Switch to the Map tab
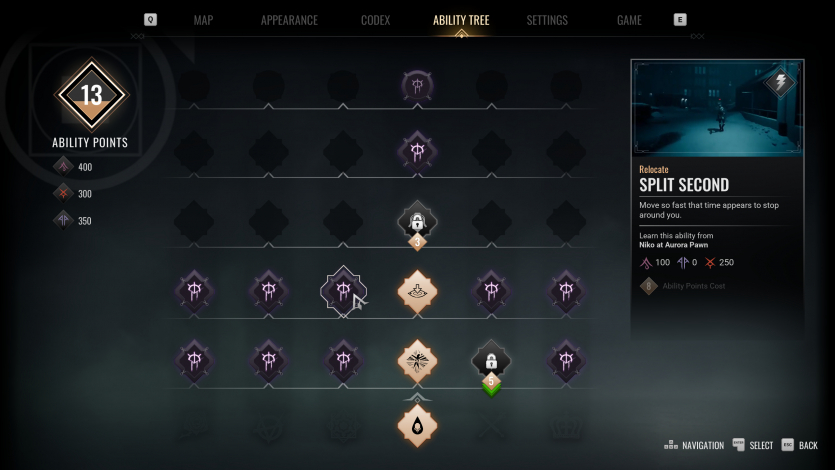Screen dimensions: 835x470 tap(203, 20)
